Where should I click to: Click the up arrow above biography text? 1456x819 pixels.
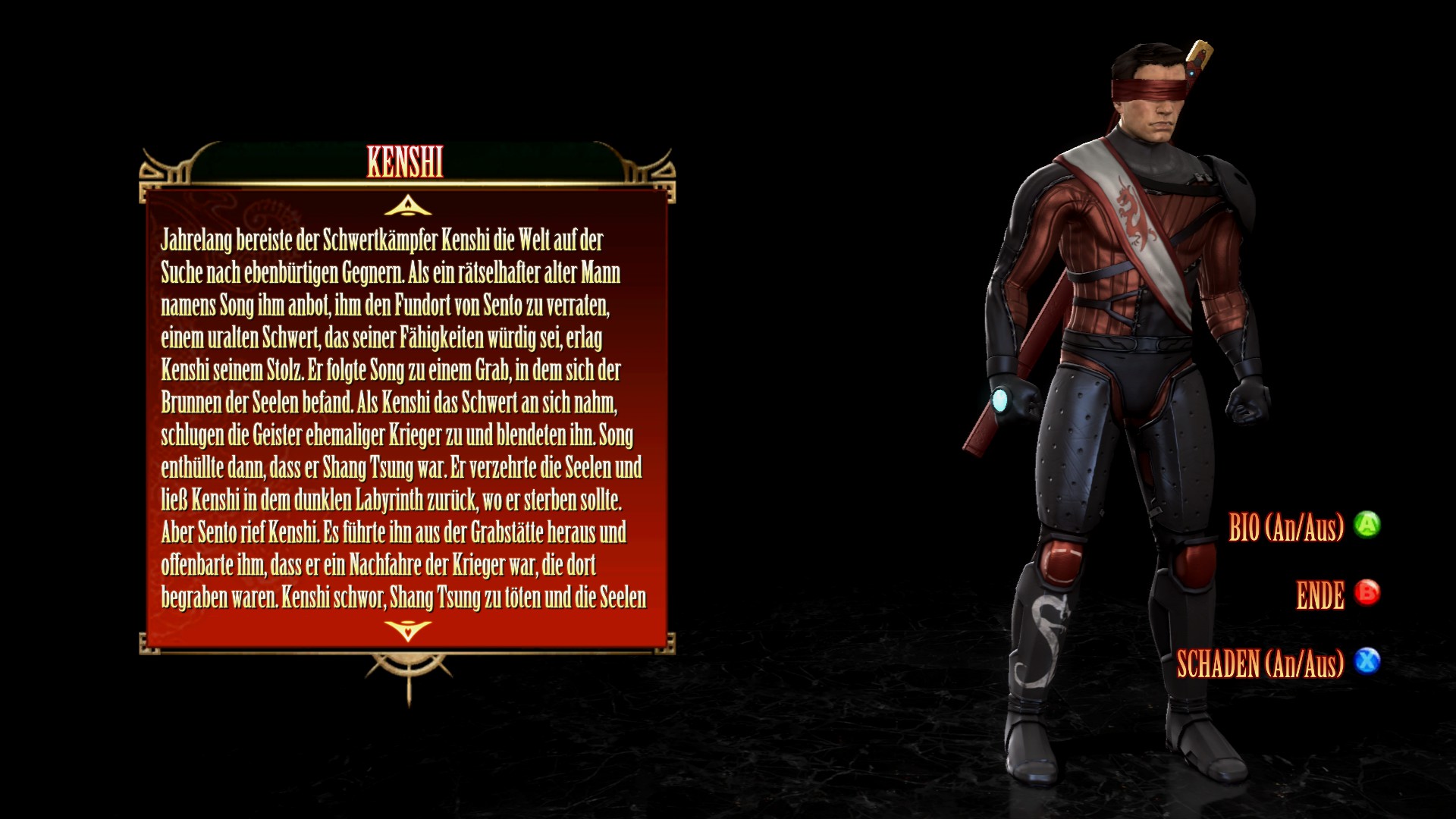tap(408, 206)
